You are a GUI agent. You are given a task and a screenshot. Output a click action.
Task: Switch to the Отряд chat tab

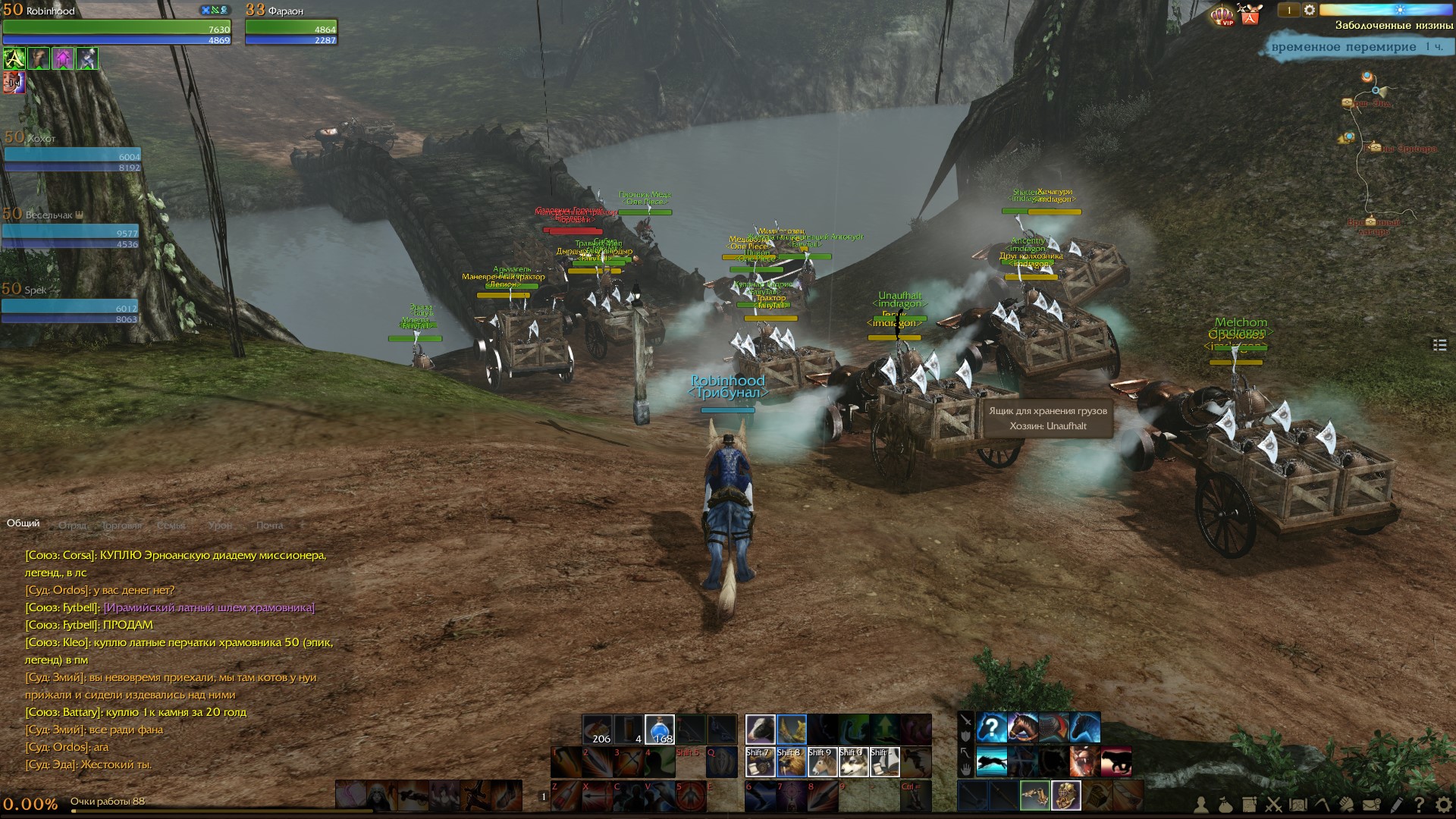[73, 525]
